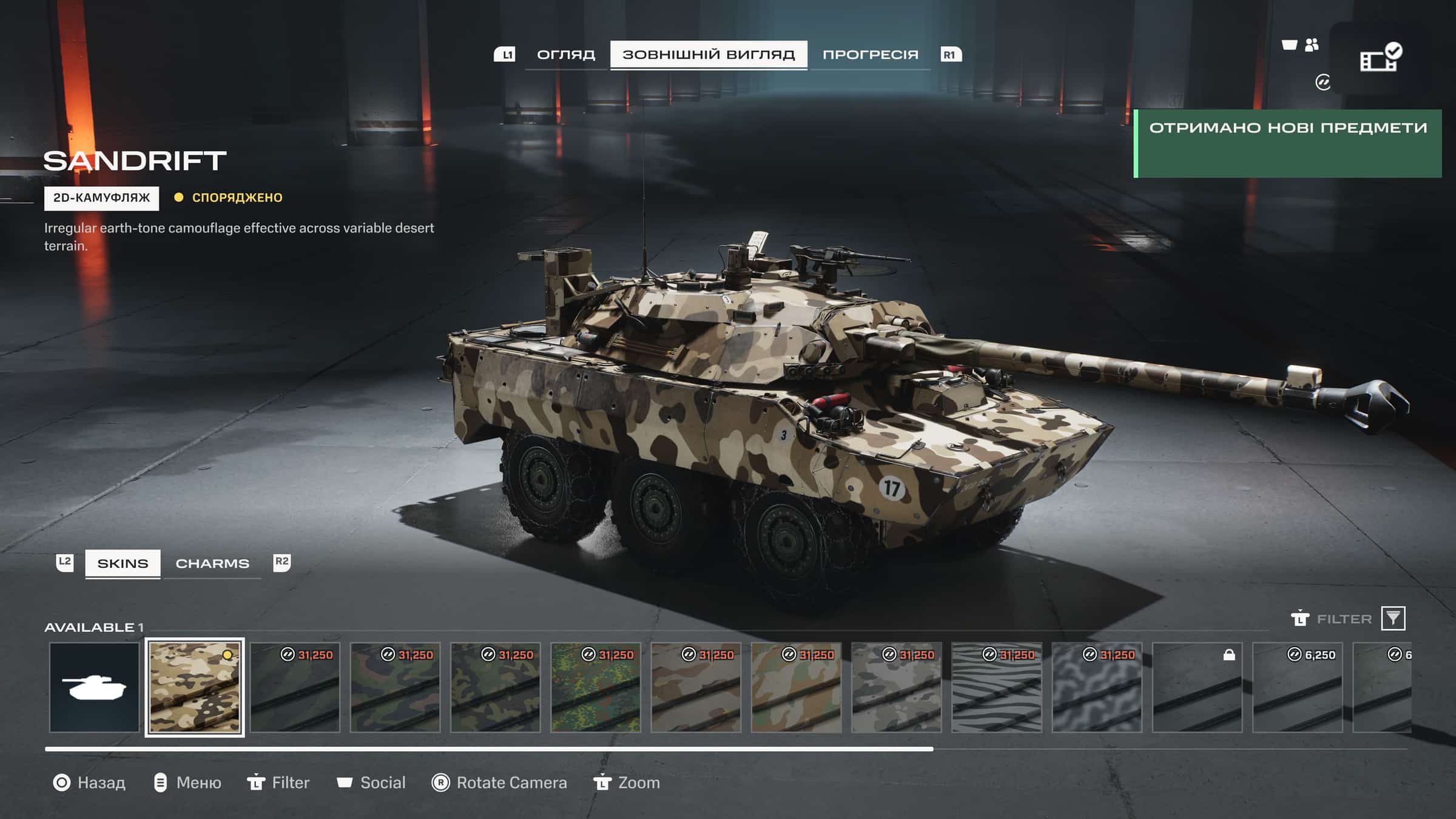Select the Skins tab
The height and width of the screenshot is (819, 1456).
[x=123, y=564]
